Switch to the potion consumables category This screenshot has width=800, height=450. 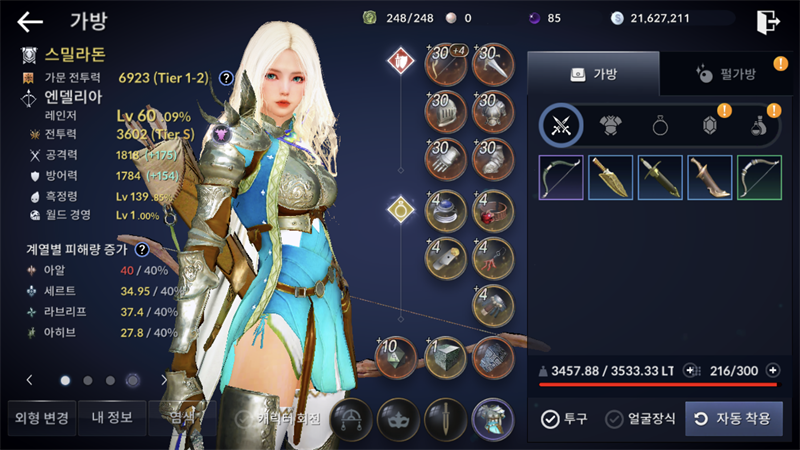click(x=760, y=126)
